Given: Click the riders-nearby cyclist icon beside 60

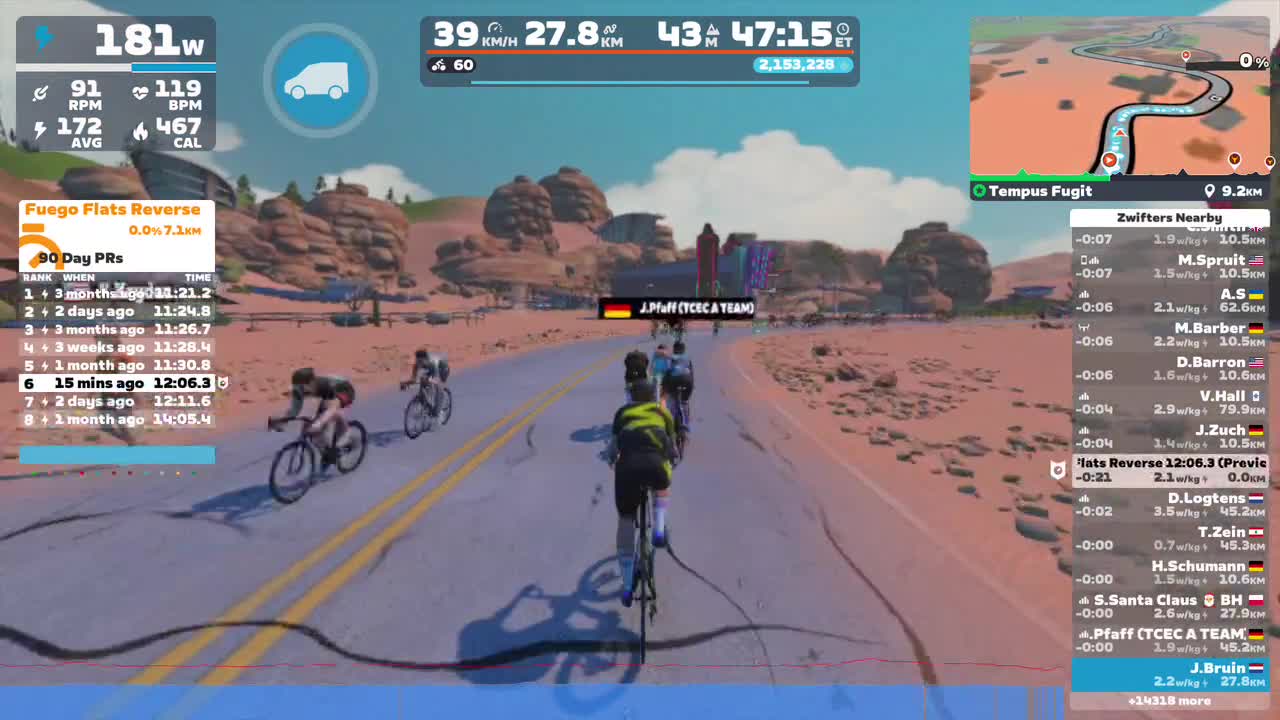Looking at the screenshot, I should 437,64.
